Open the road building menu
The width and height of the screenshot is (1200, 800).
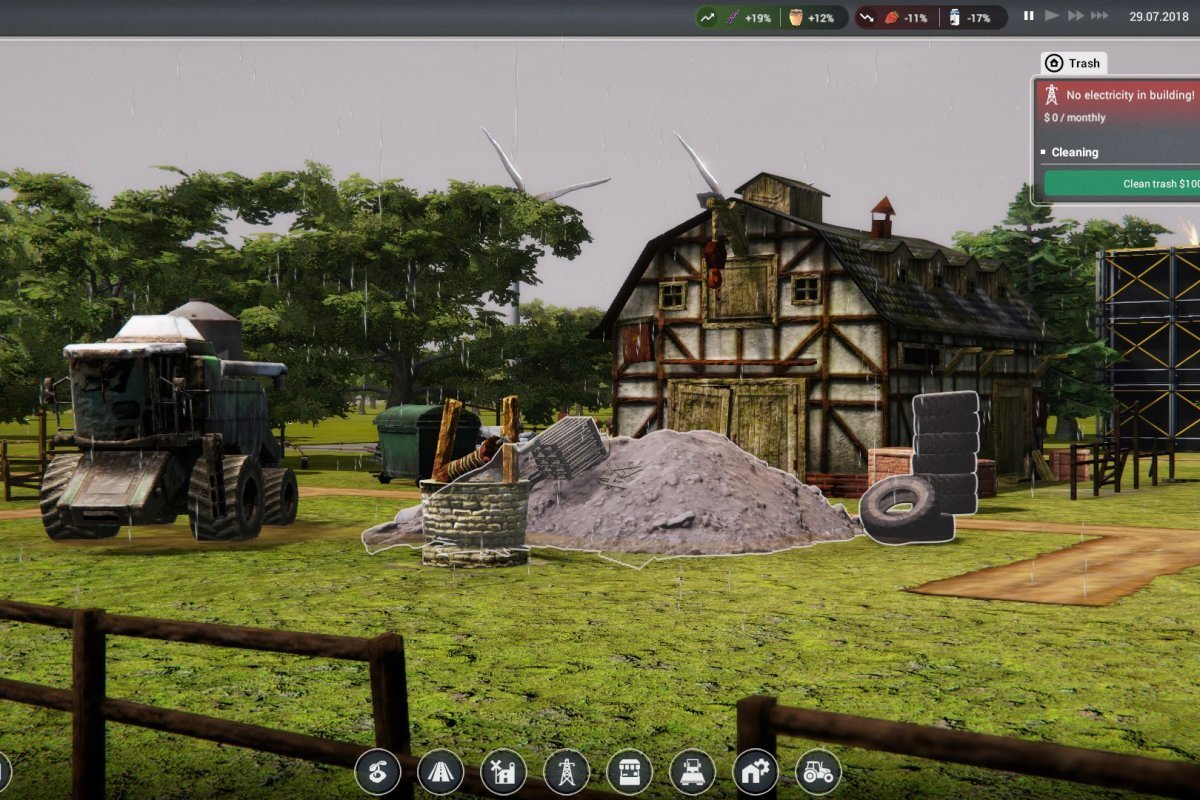pyautogui.click(x=441, y=772)
